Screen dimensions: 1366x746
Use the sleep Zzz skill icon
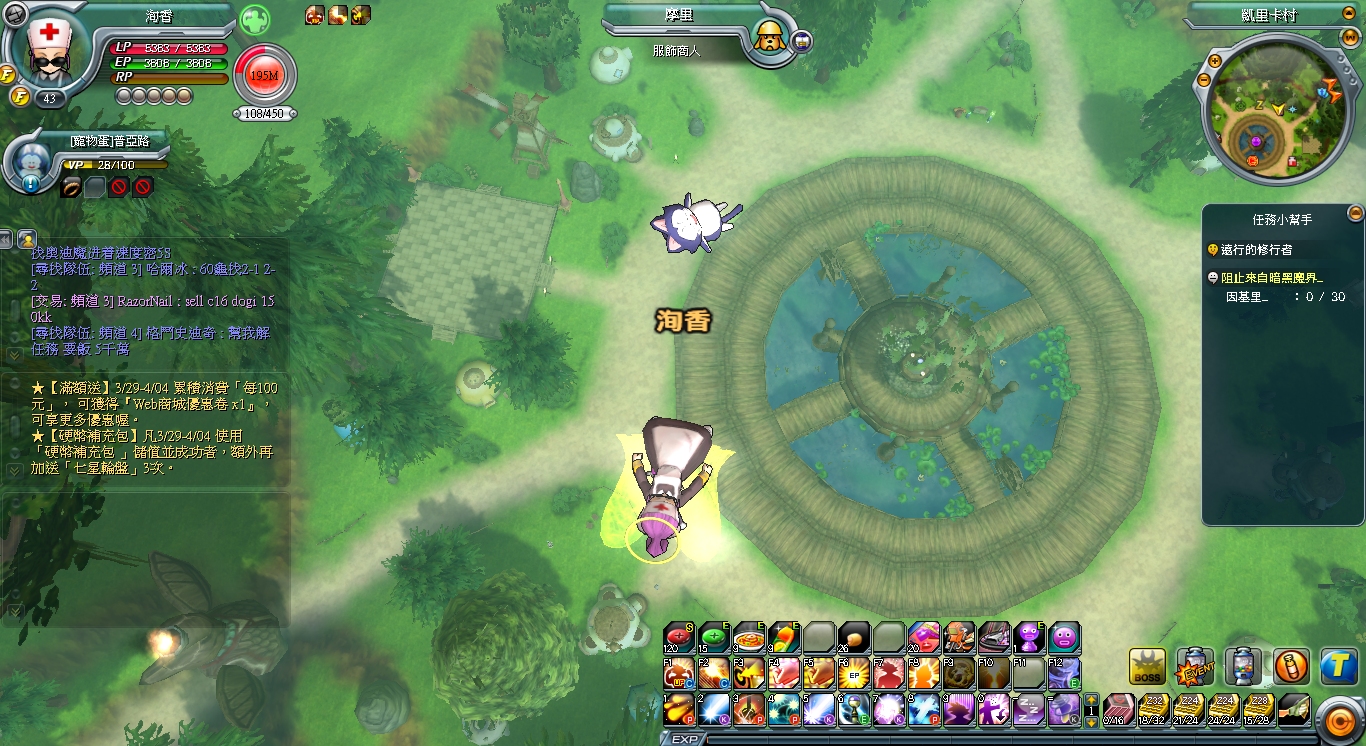[x=1029, y=709]
